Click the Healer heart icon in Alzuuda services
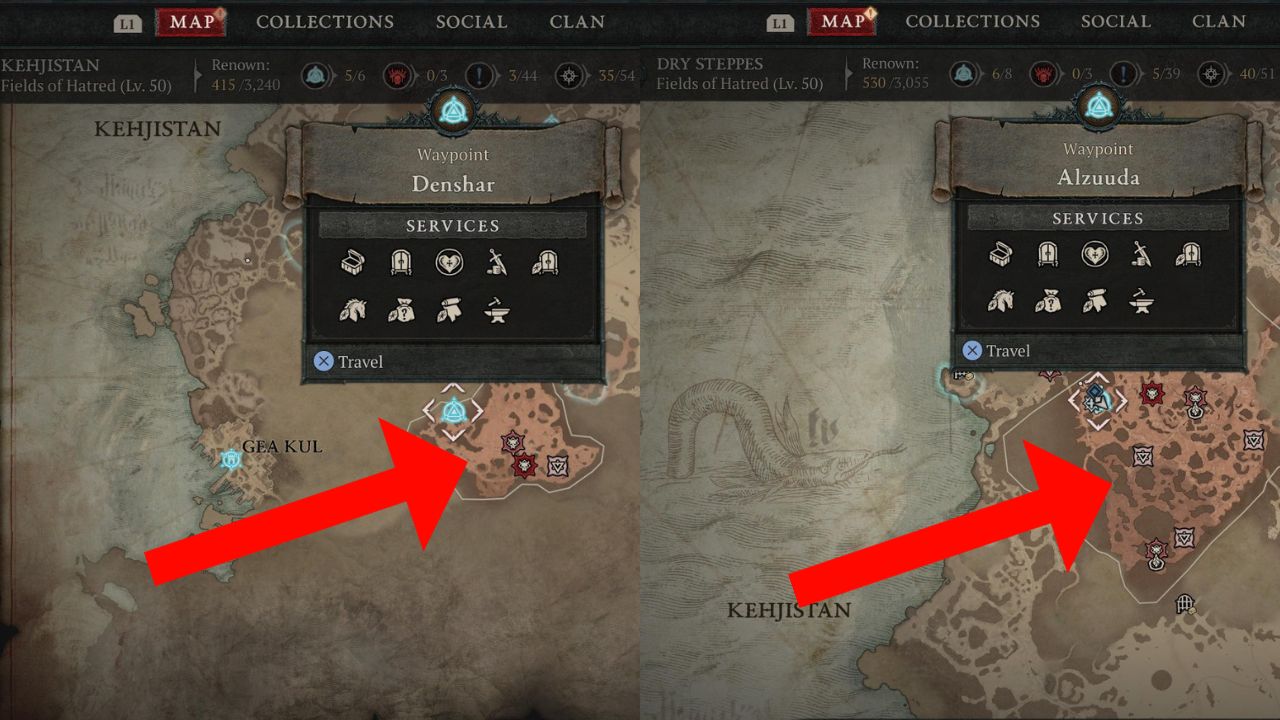The image size is (1280, 720). (x=1096, y=255)
